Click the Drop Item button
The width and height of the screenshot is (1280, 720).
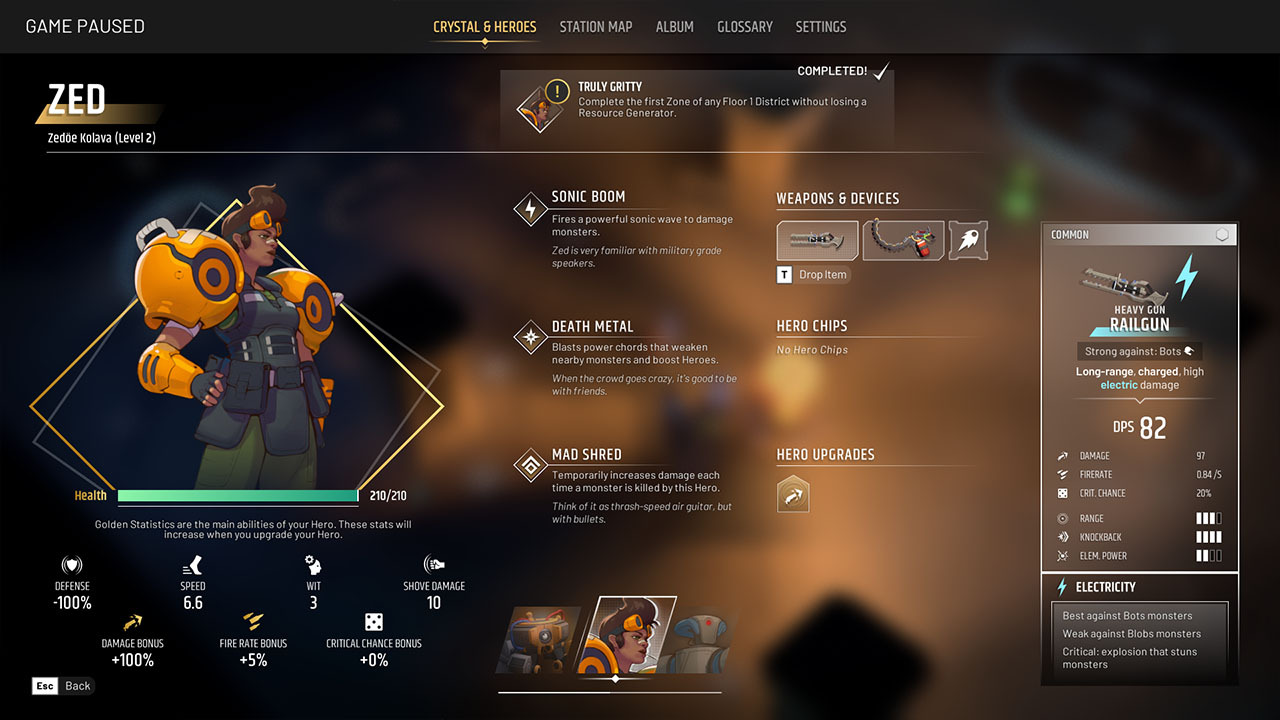pyautogui.click(x=814, y=275)
